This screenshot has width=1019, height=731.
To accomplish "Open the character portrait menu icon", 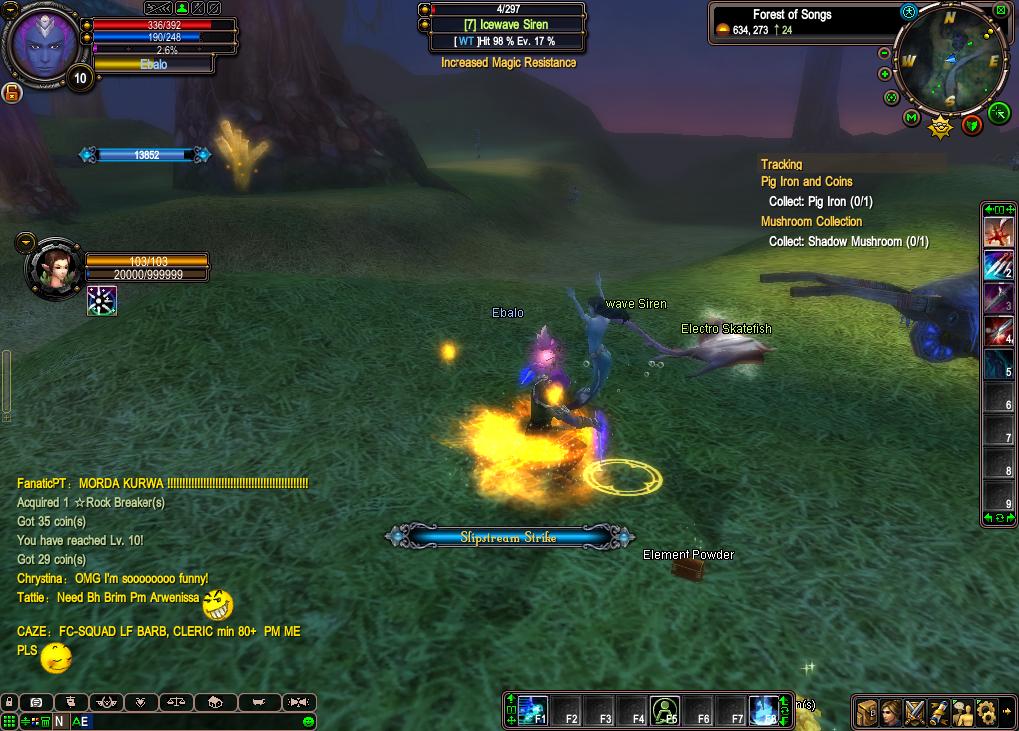I will (x=891, y=712).
